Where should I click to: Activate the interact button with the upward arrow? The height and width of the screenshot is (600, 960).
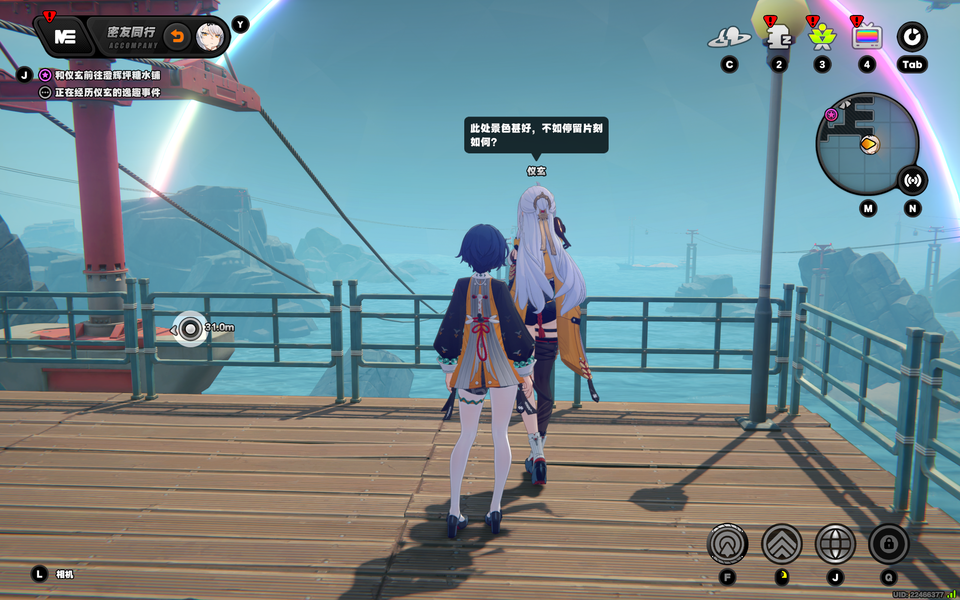click(x=727, y=544)
